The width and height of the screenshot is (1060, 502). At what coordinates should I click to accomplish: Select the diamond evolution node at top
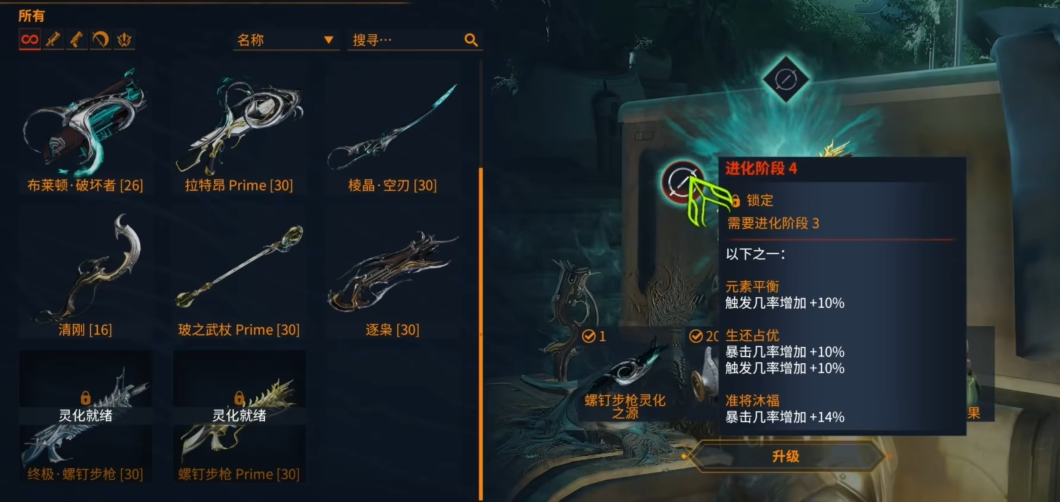785,77
